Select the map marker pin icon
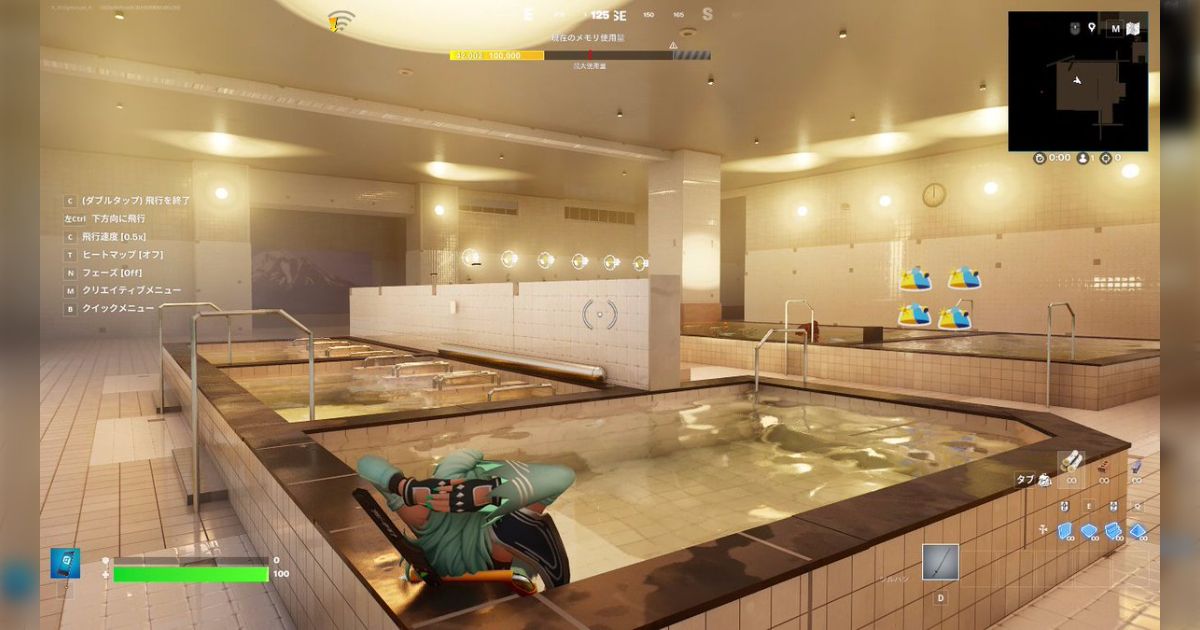 [x=1093, y=28]
